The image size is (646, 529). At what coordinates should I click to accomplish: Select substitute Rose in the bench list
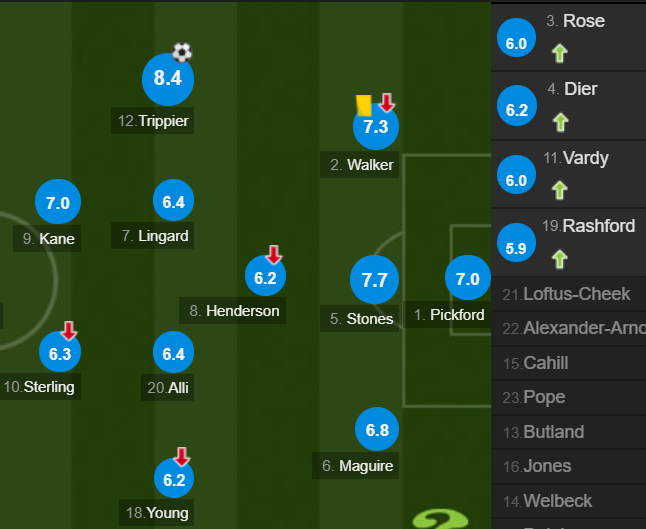(568, 35)
